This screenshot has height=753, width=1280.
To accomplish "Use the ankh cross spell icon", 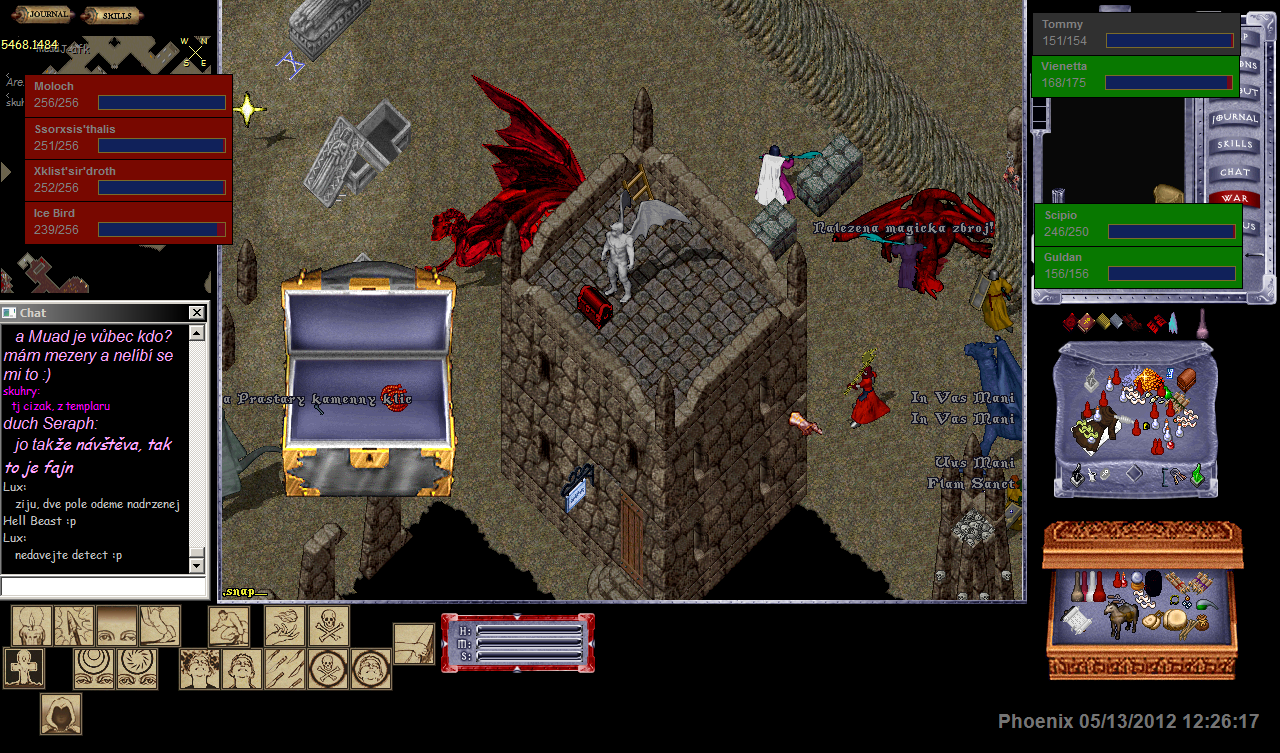I will [x=23, y=668].
